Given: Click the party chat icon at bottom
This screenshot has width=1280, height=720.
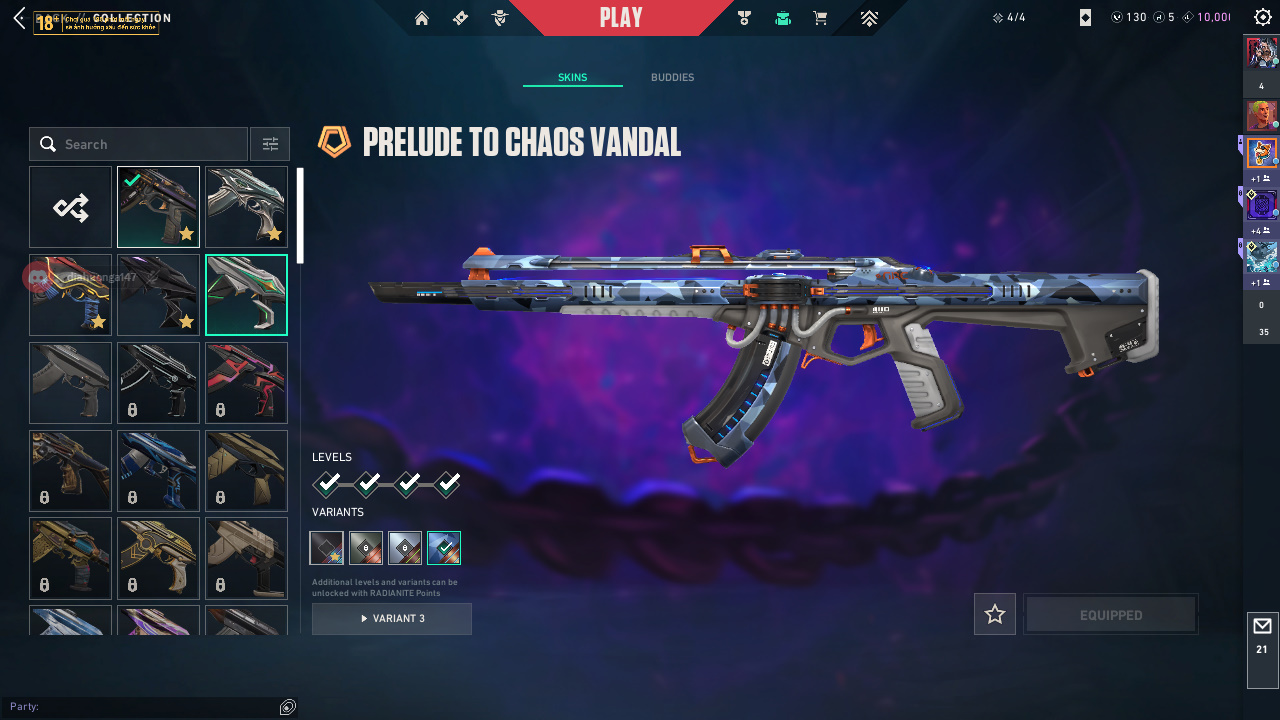Looking at the screenshot, I should [288, 707].
